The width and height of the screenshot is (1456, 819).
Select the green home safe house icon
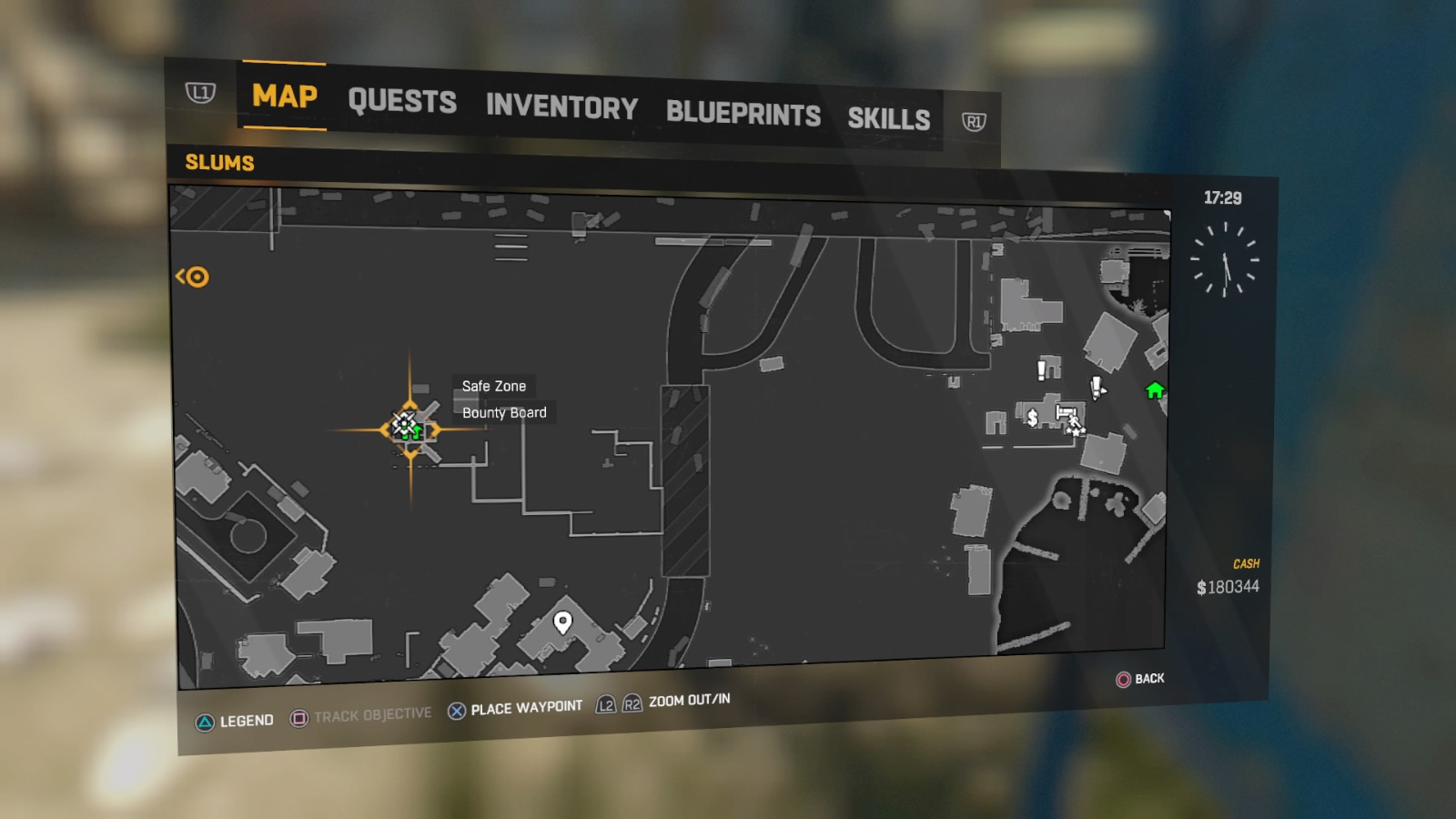pyautogui.click(x=1155, y=389)
